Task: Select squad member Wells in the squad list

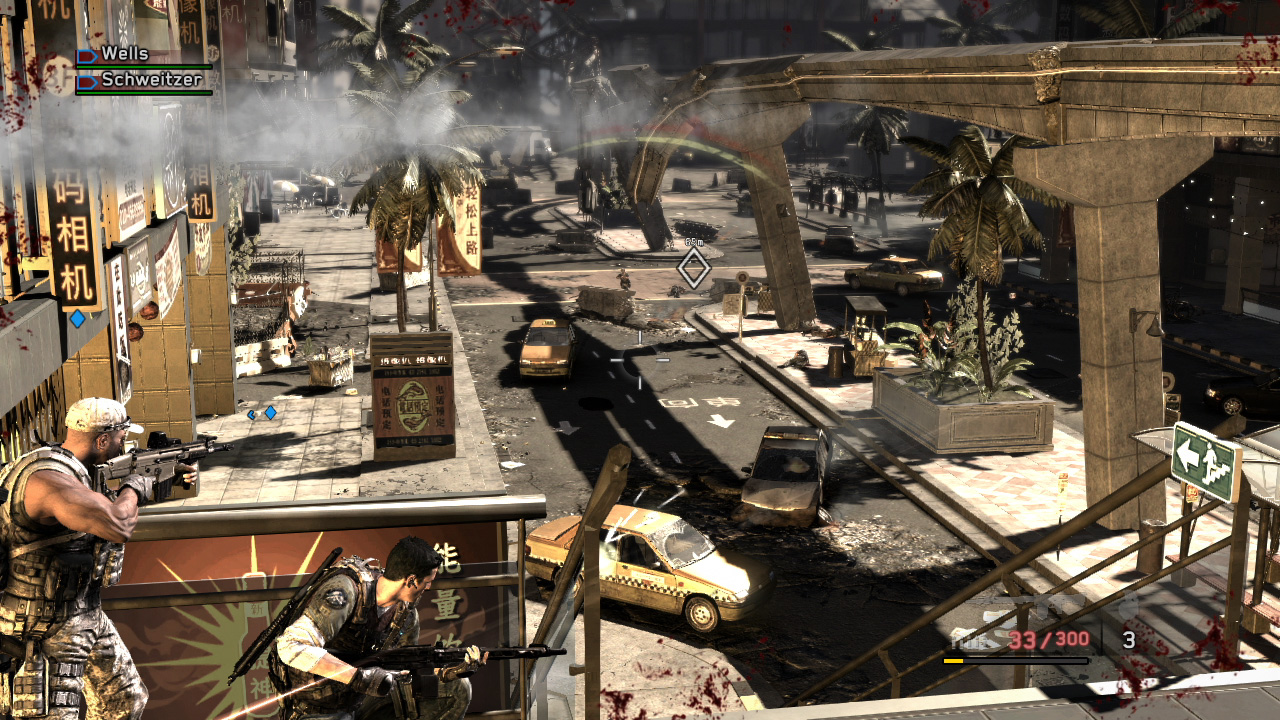Action: (x=124, y=55)
